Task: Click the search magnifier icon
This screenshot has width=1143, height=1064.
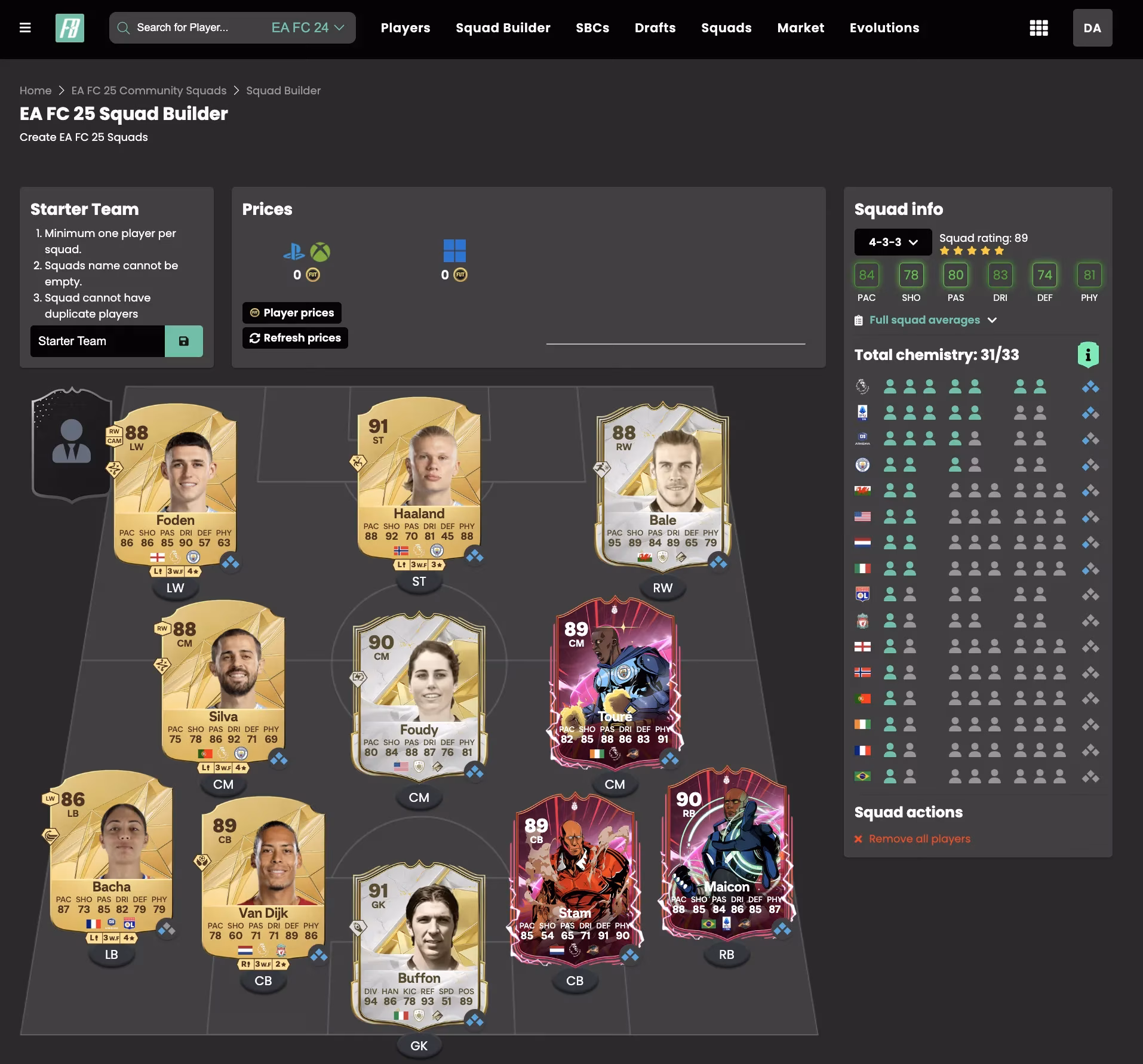Action: tap(124, 27)
